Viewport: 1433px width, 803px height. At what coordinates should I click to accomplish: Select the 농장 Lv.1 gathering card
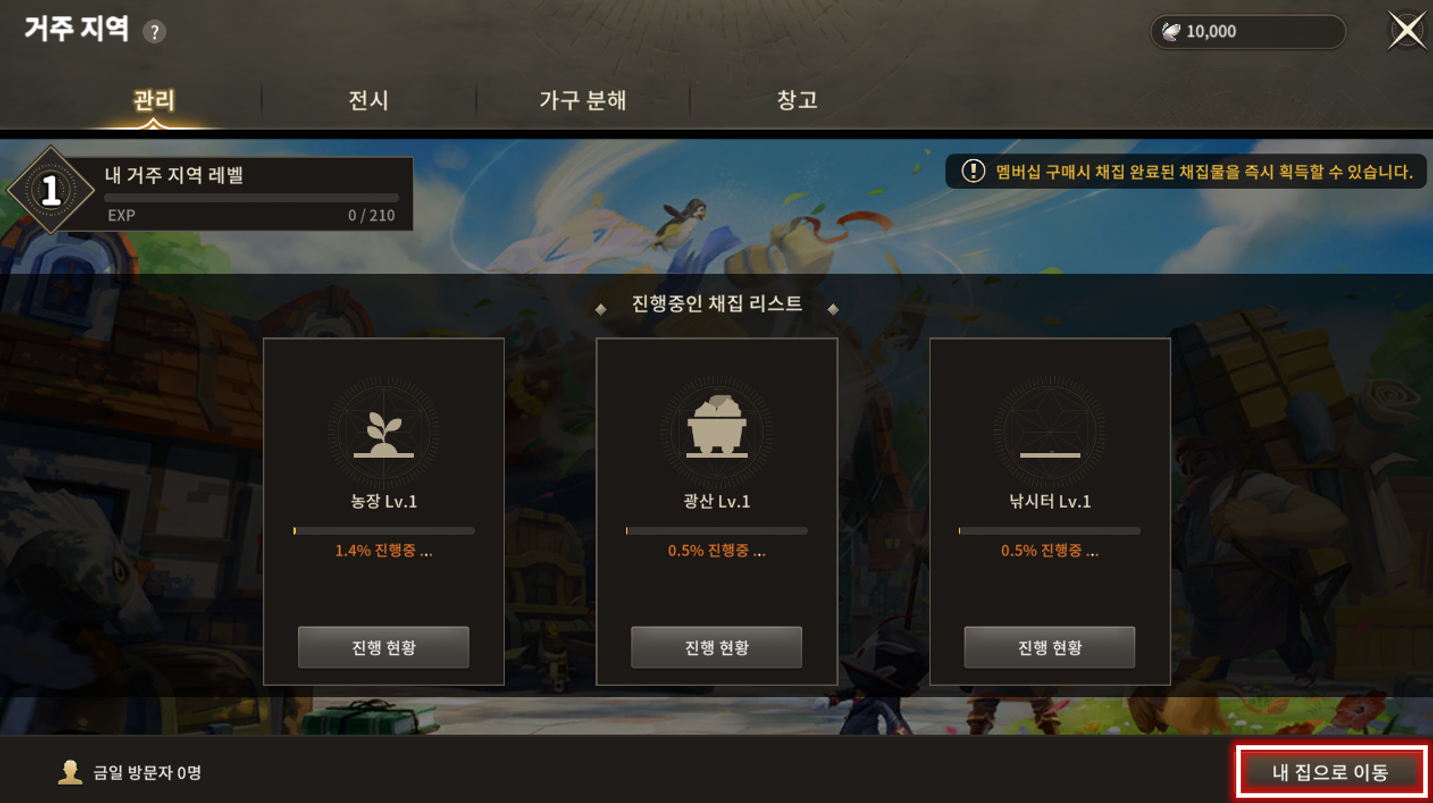click(x=383, y=450)
